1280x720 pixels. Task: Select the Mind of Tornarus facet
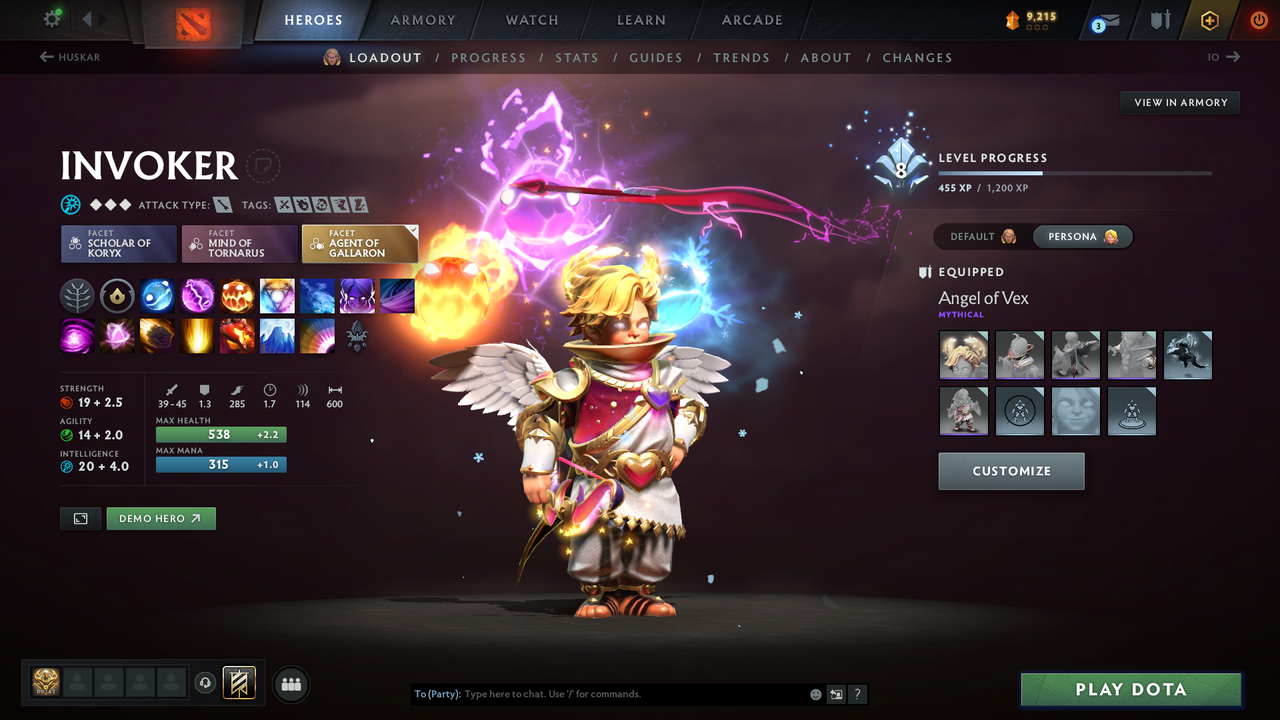[239, 243]
